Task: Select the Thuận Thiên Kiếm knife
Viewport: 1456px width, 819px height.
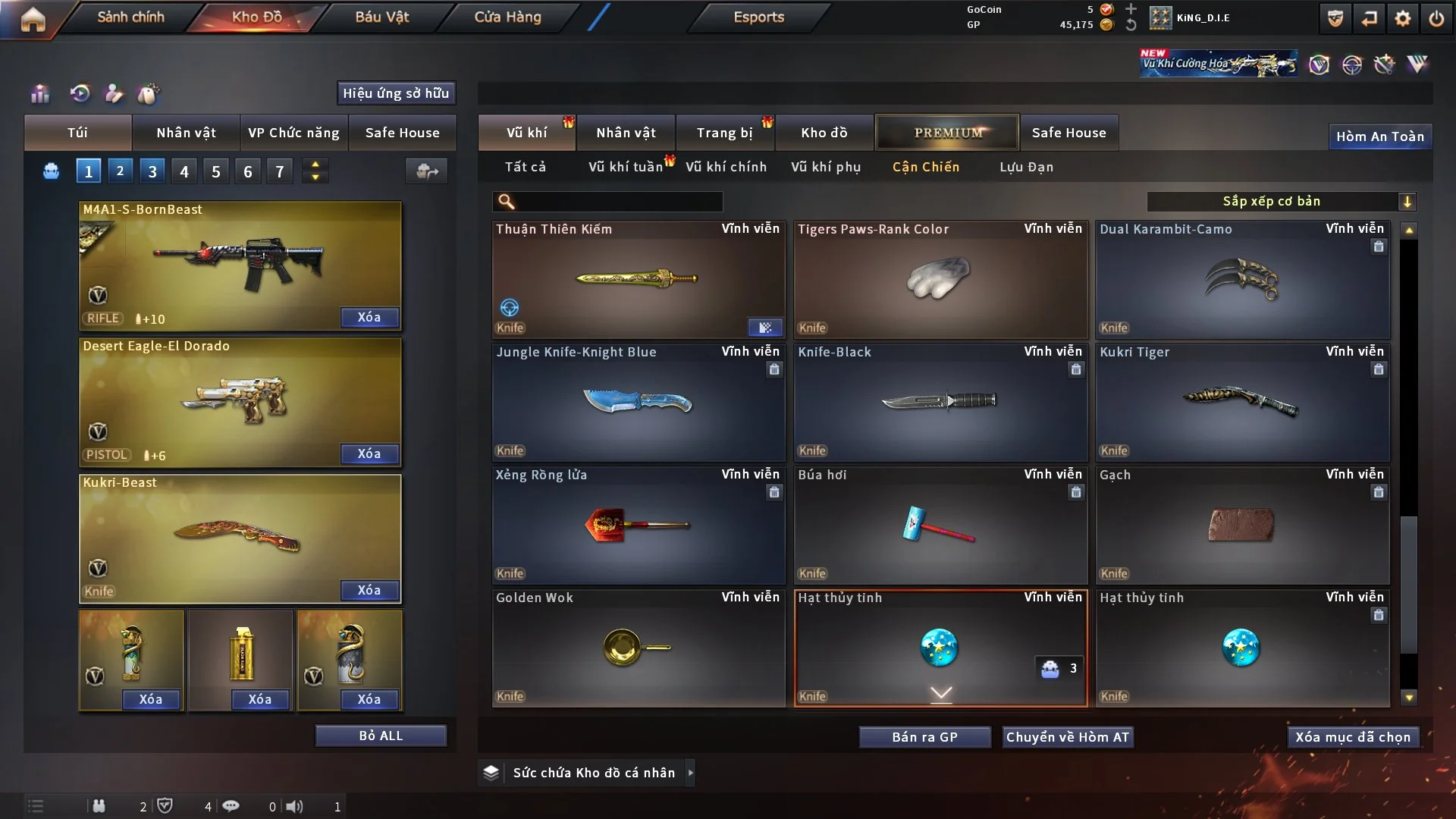Action: (638, 279)
